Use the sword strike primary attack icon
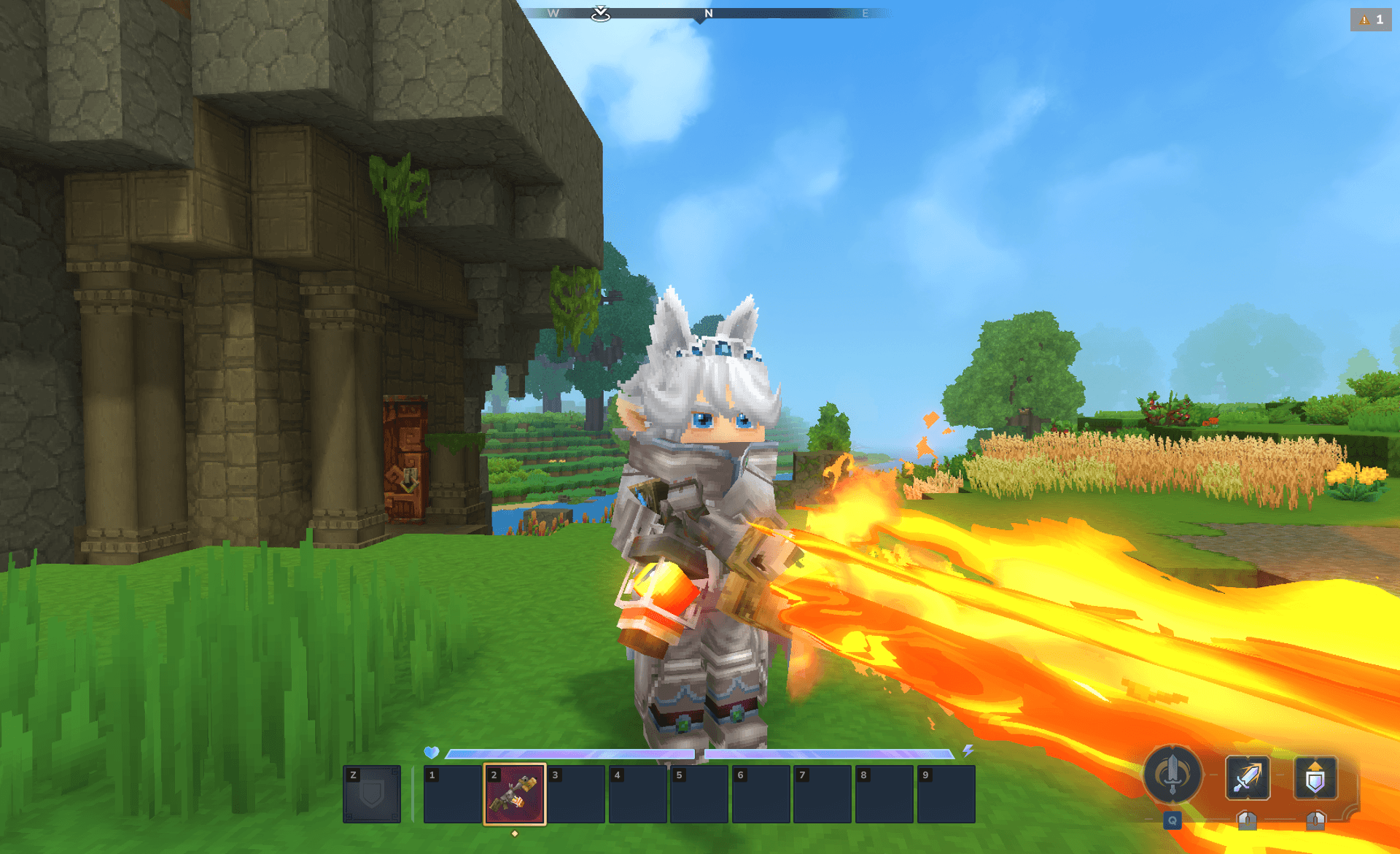Image resolution: width=1400 pixels, height=854 pixels. [1247, 778]
